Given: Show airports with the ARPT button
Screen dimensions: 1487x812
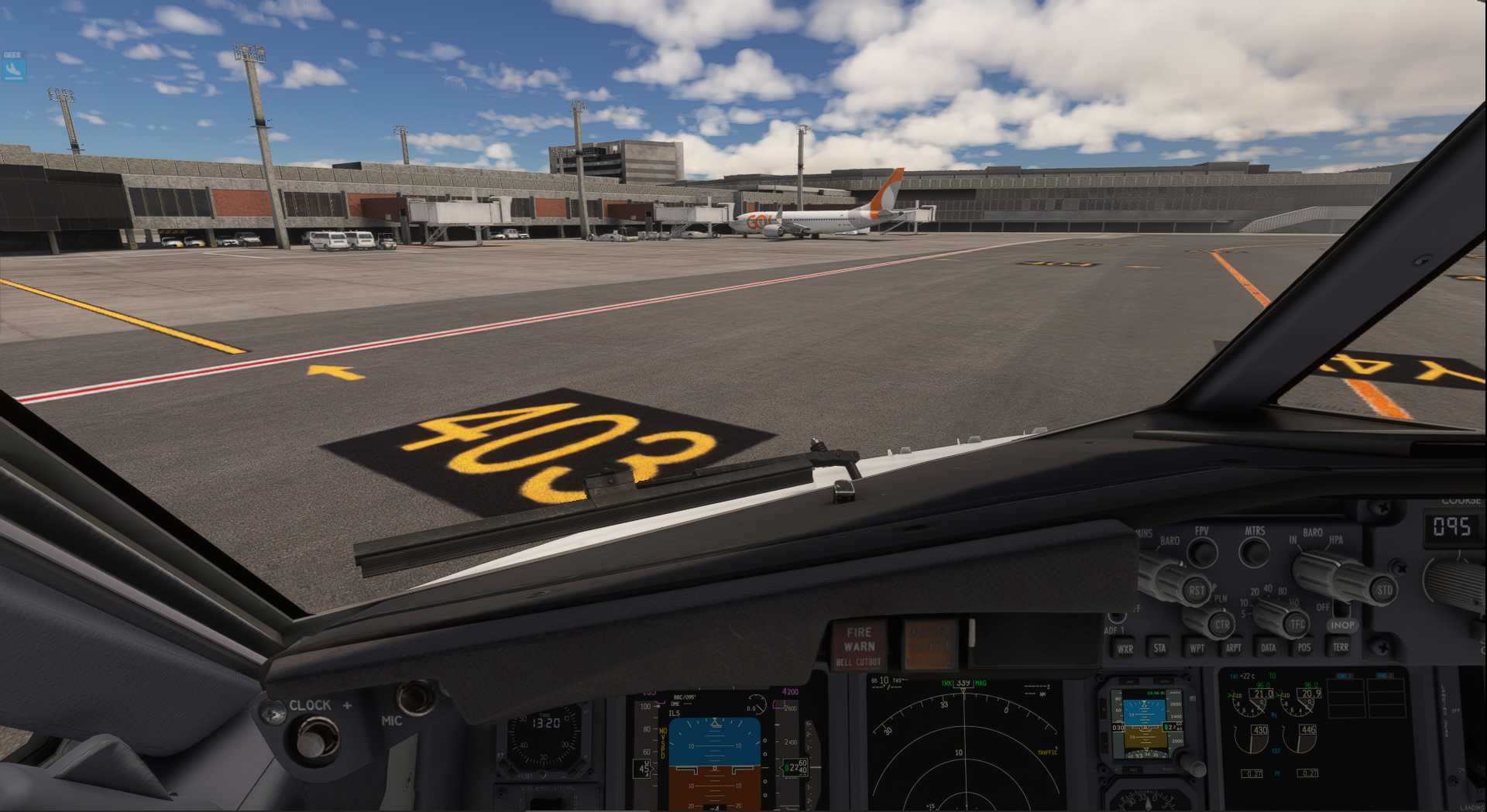Looking at the screenshot, I should point(1233,648).
